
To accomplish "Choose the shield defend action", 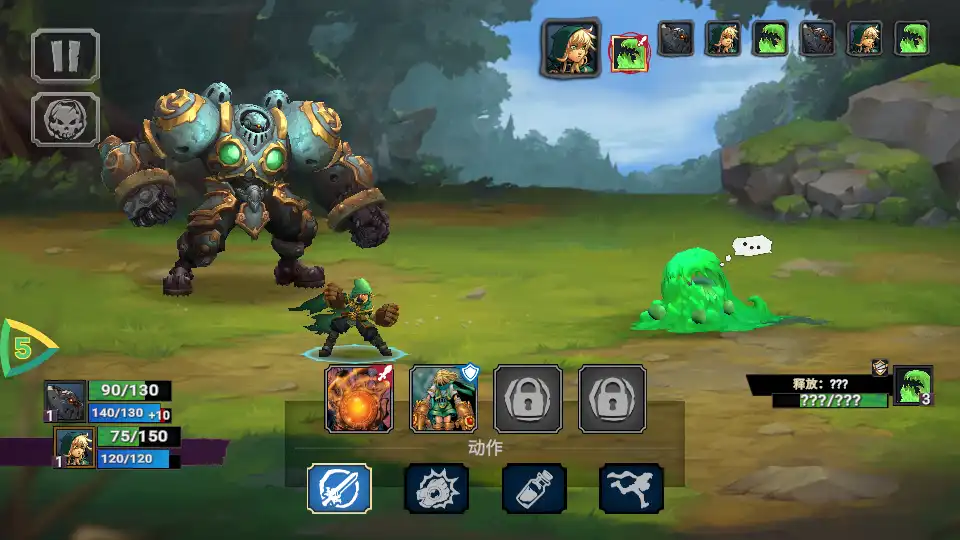I will tap(444, 398).
